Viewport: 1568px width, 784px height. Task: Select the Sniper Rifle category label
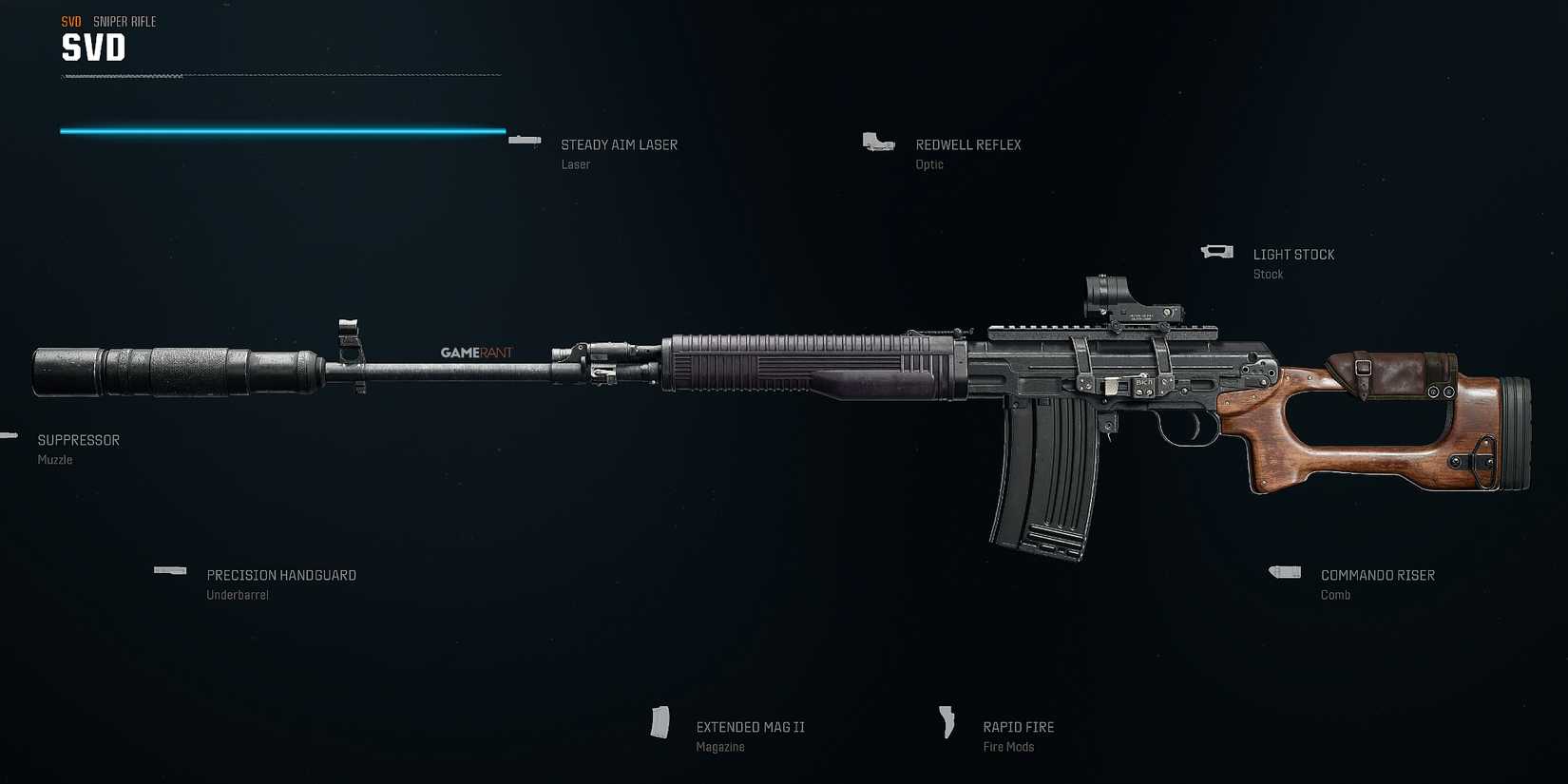124,21
